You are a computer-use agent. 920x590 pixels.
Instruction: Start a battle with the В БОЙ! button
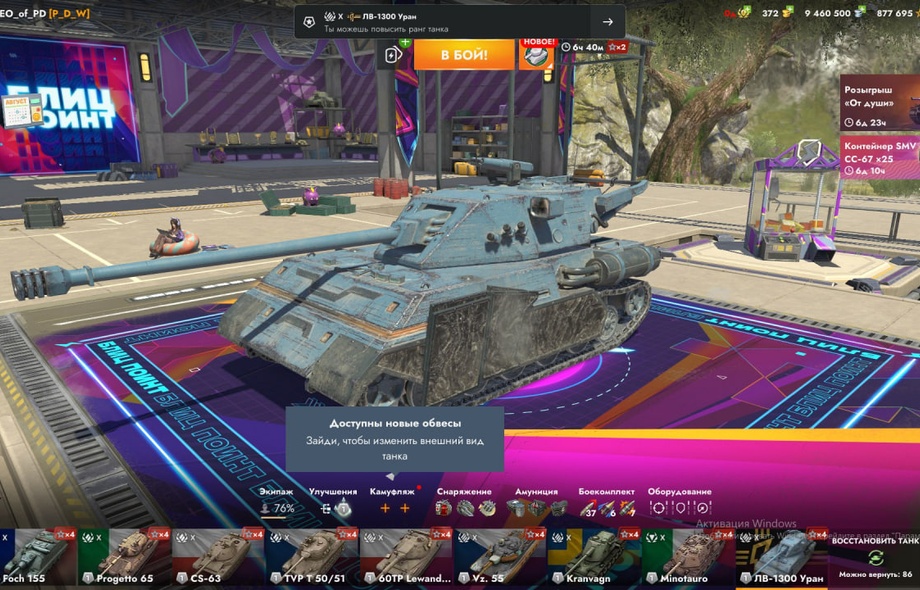463,53
